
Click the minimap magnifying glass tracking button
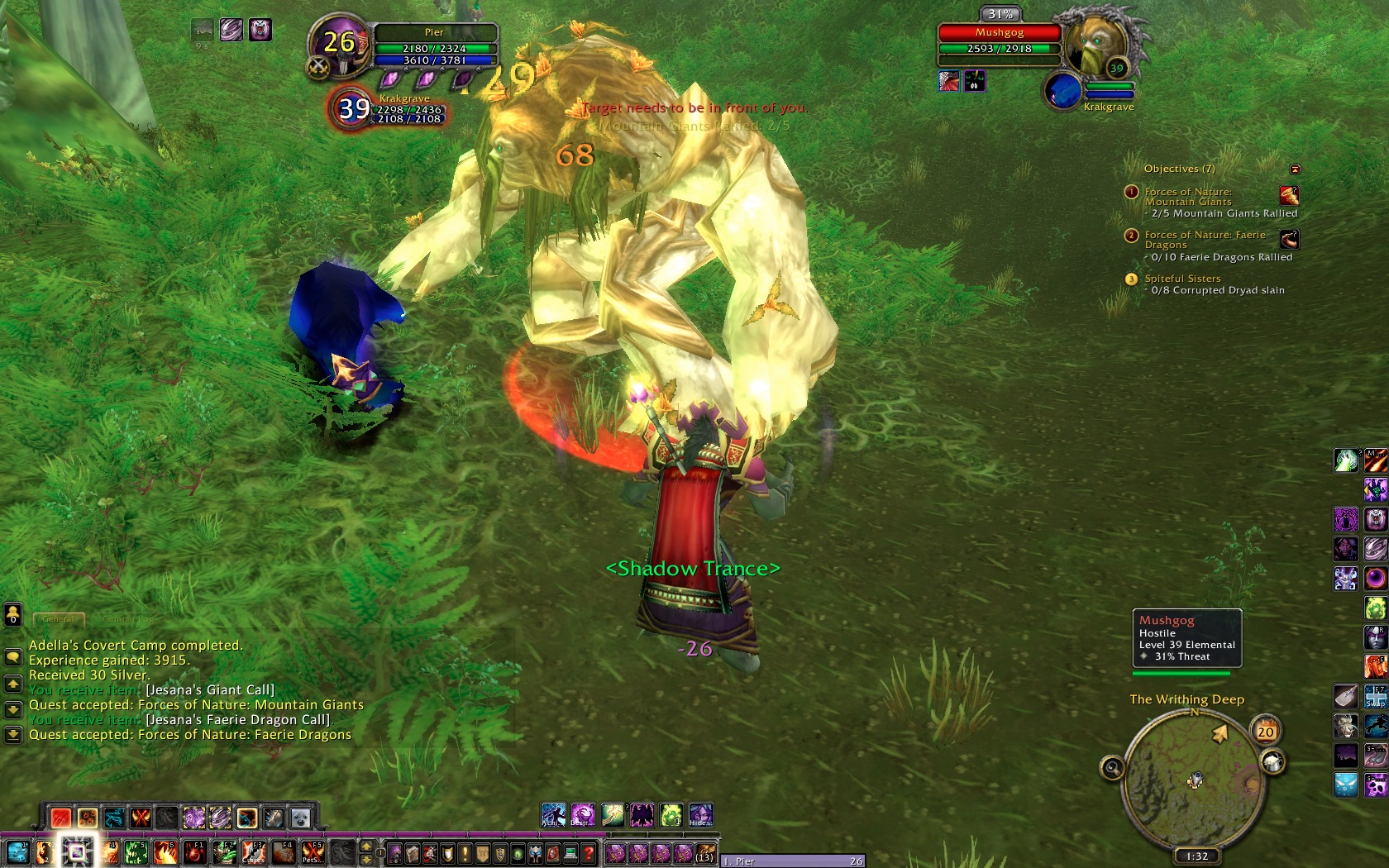(1112, 769)
